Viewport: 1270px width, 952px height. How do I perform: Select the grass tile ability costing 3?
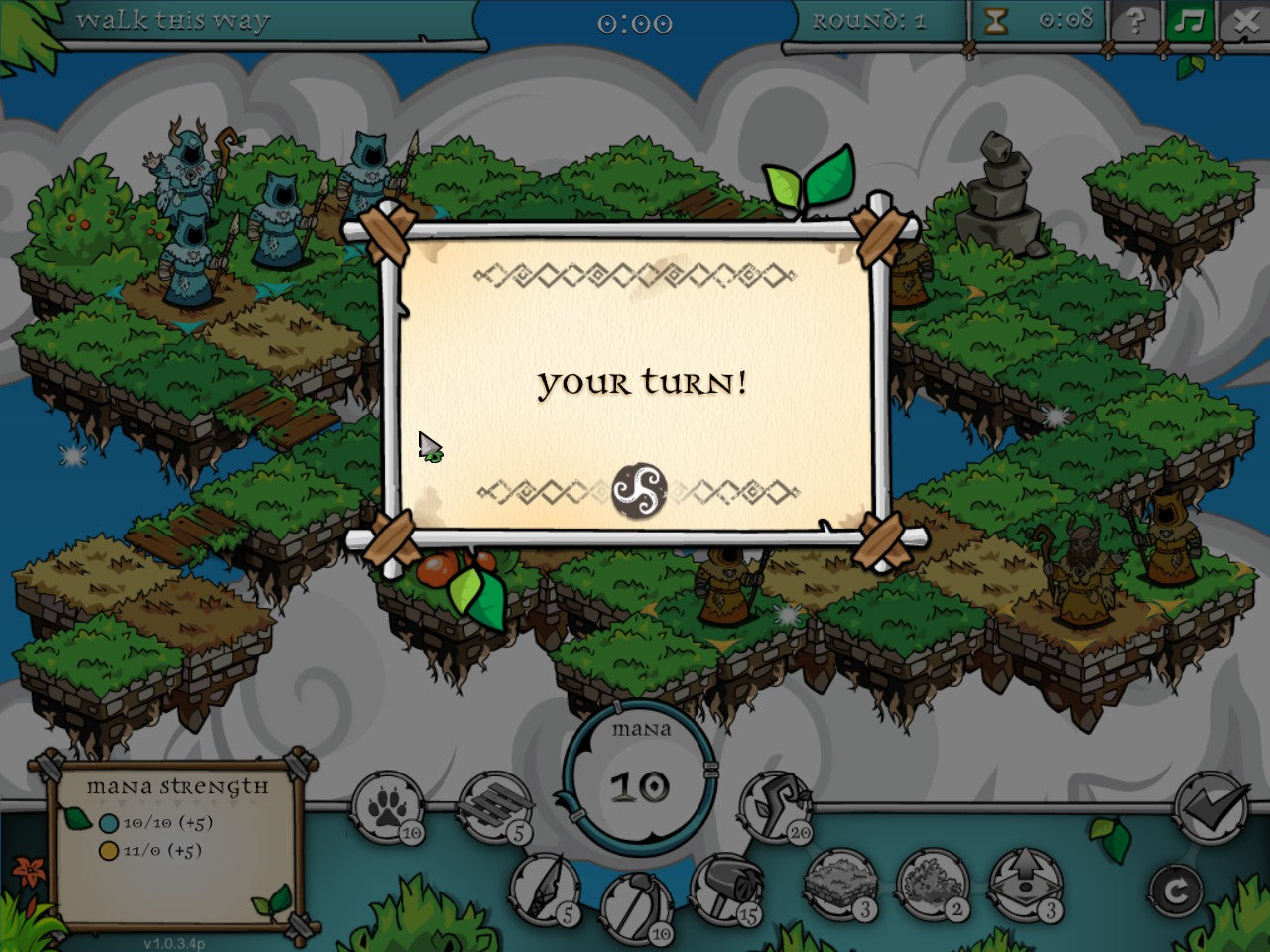point(840,885)
